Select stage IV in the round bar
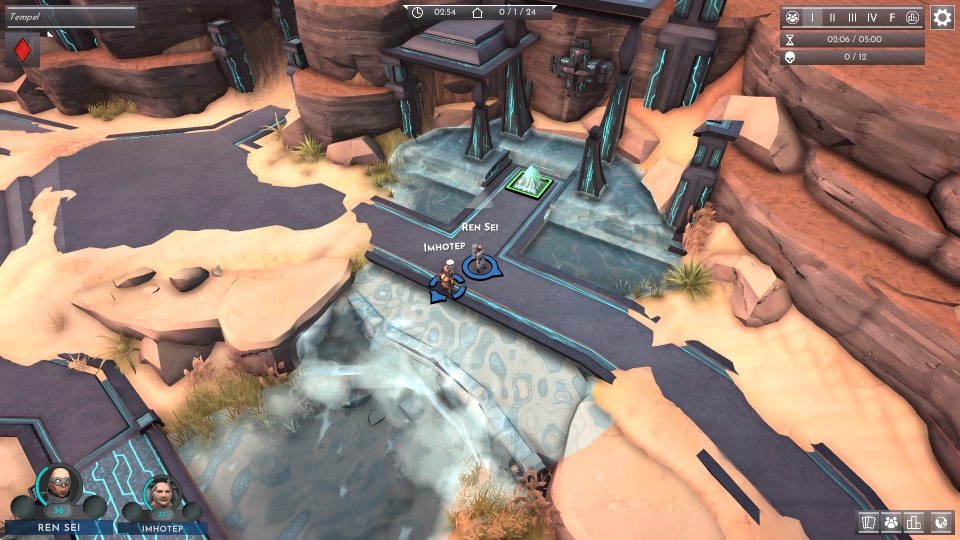Image resolution: width=960 pixels, height=540 pixels. [x=873, y=18]
